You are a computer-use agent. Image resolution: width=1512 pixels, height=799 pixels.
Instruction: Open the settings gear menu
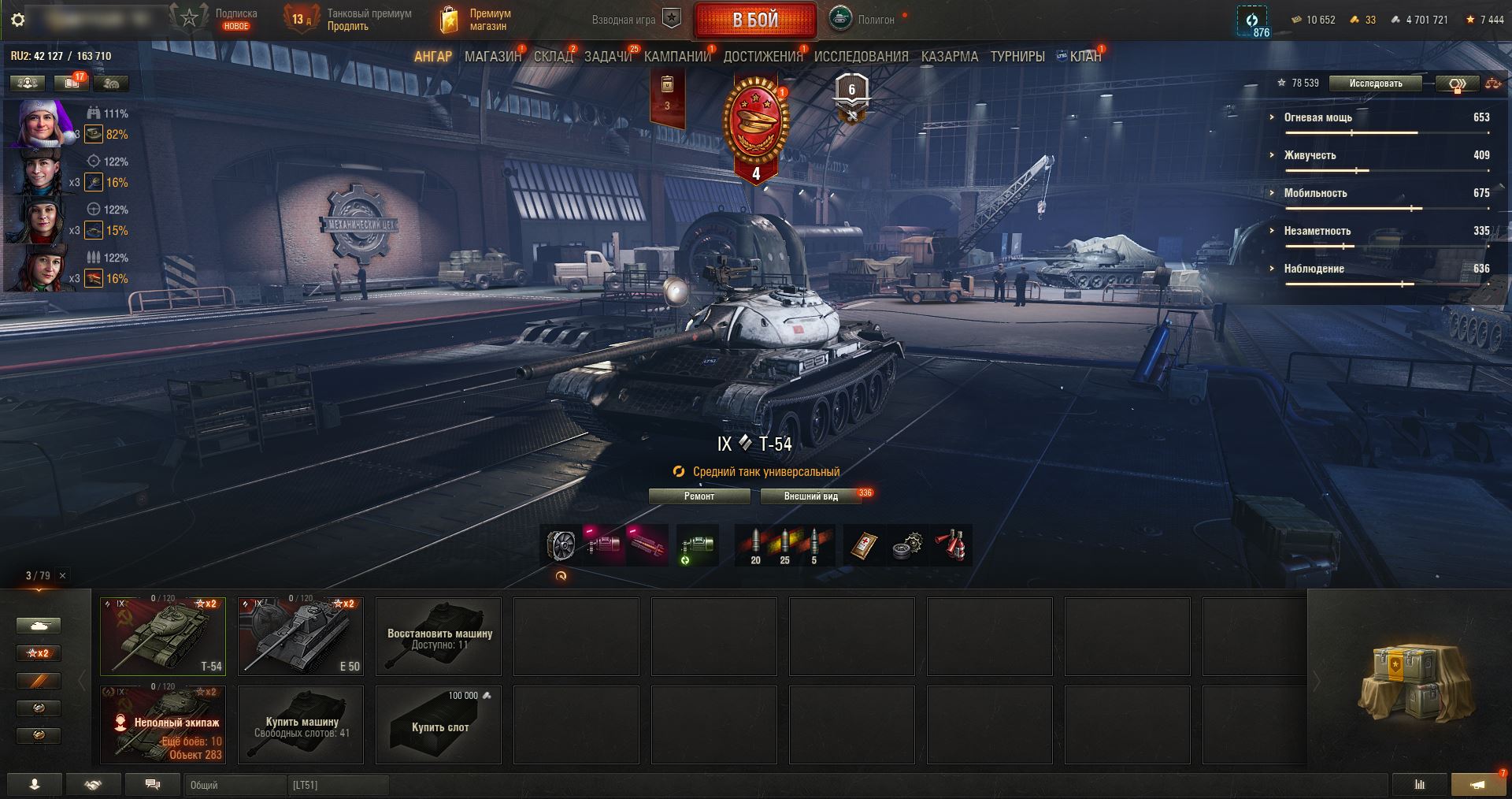coord(18,20)
